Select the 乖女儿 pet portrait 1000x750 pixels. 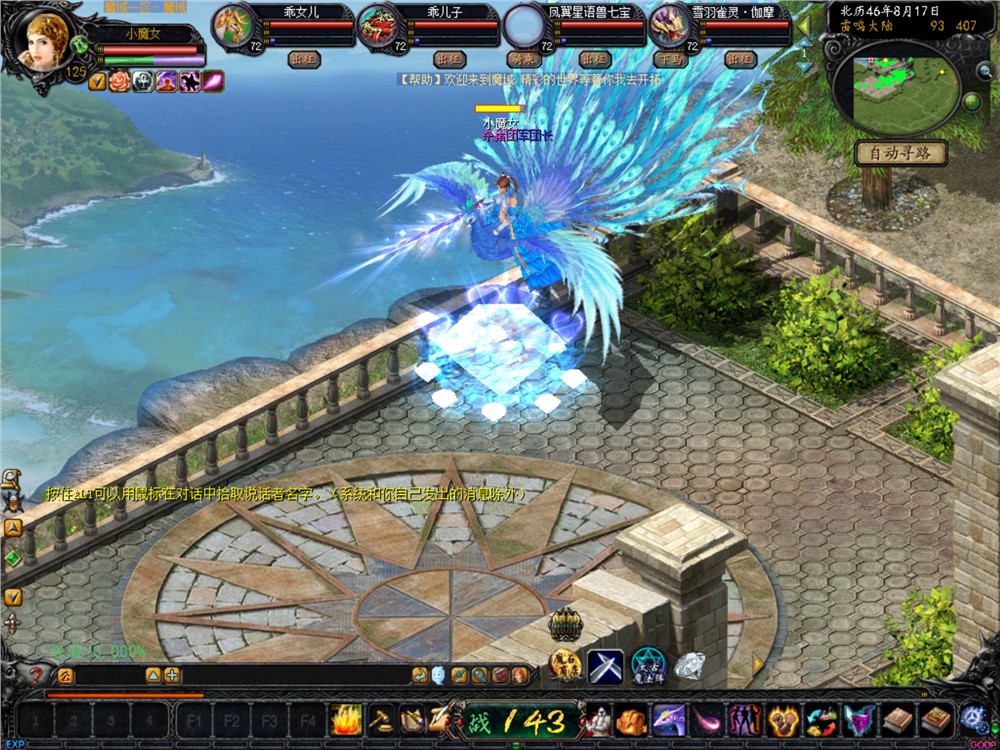tap(232, 23)
